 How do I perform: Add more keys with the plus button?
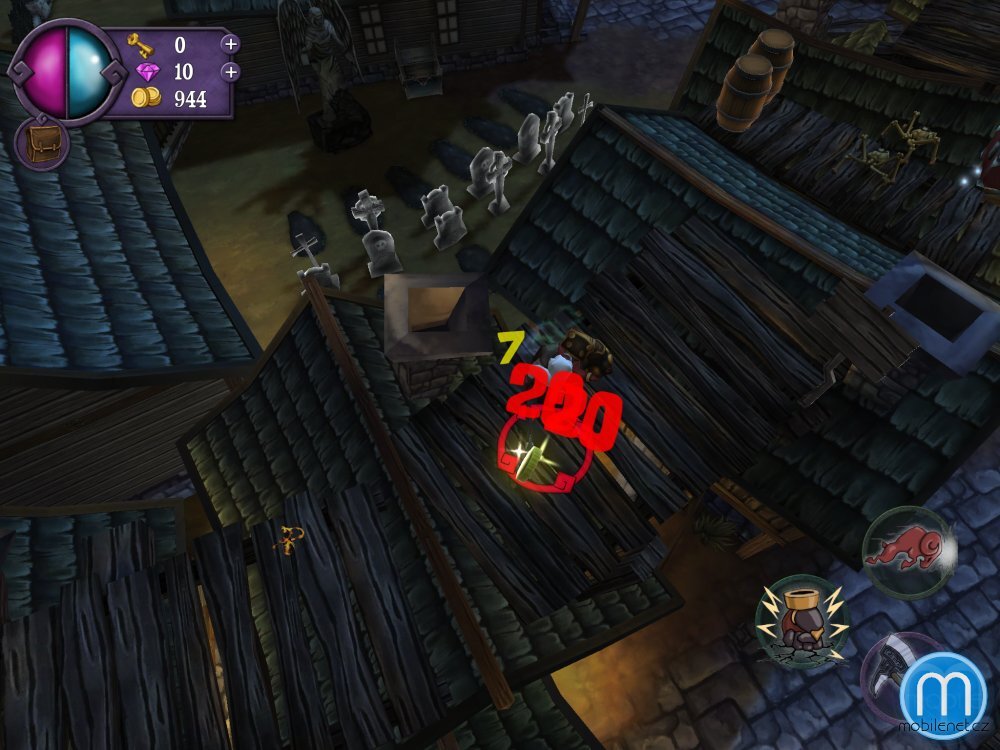[230, 44]
